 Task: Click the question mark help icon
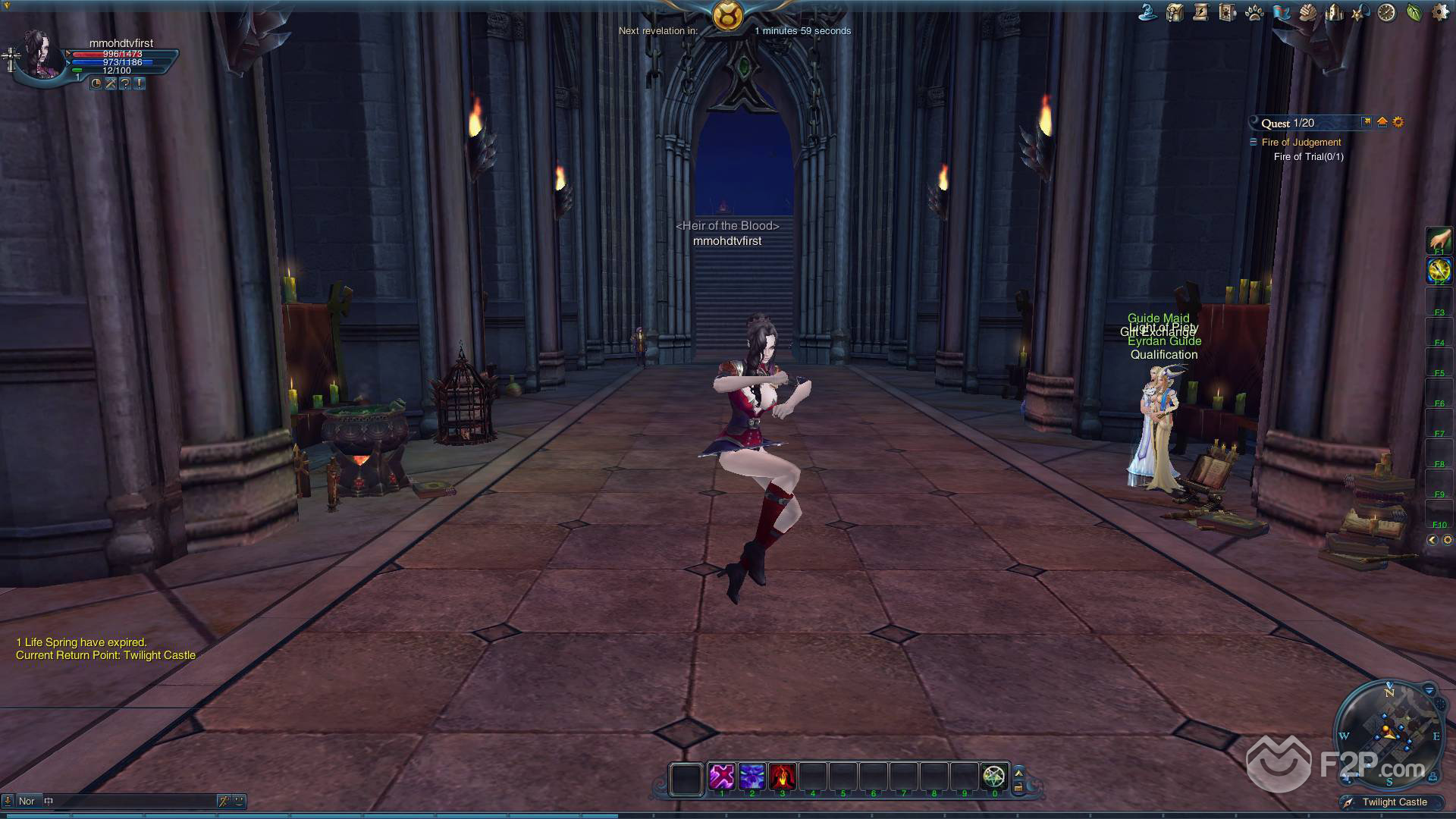(x=125, y=83)
